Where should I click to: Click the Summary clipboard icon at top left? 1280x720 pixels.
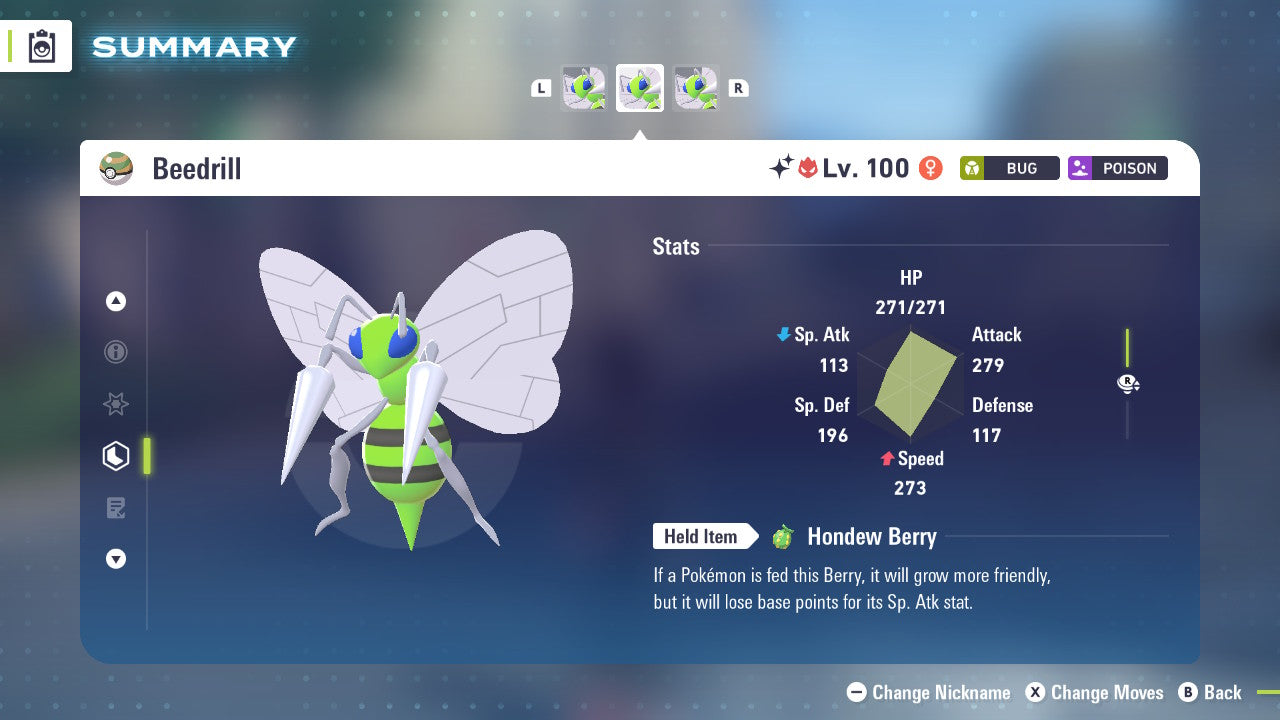point(40,46)
